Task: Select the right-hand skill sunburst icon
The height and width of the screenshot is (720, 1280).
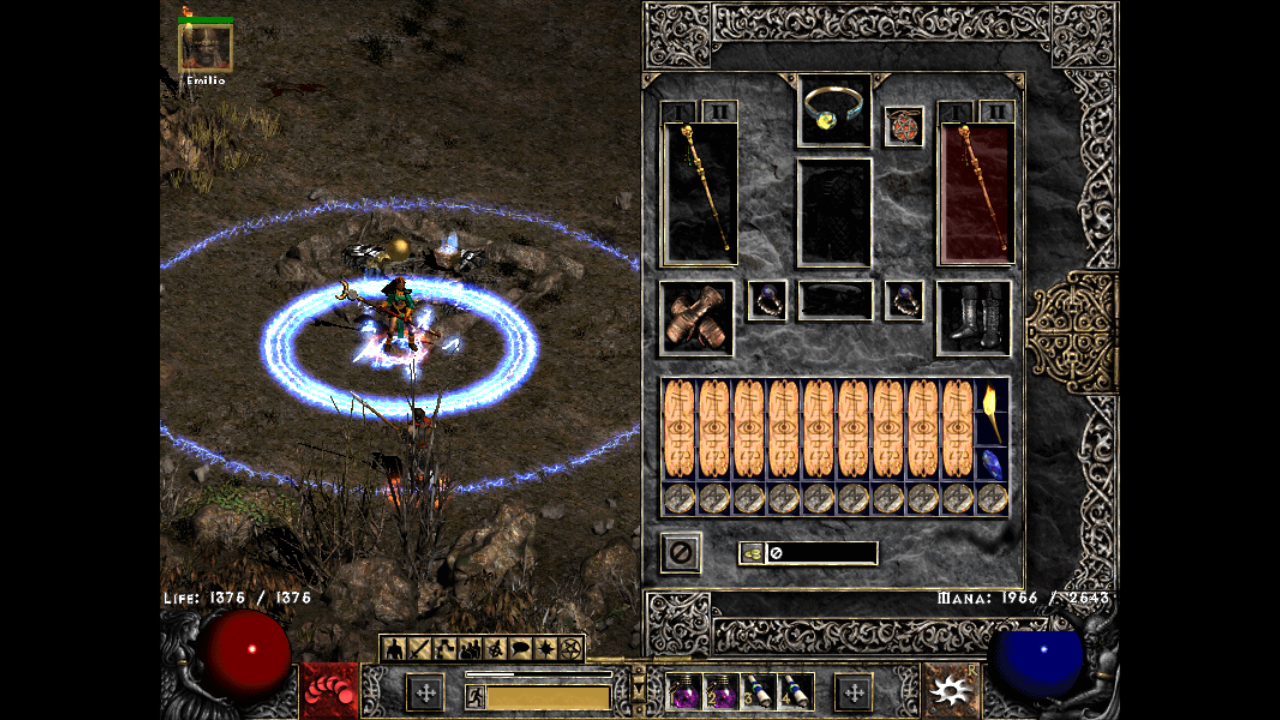Action: coord(950,692)
